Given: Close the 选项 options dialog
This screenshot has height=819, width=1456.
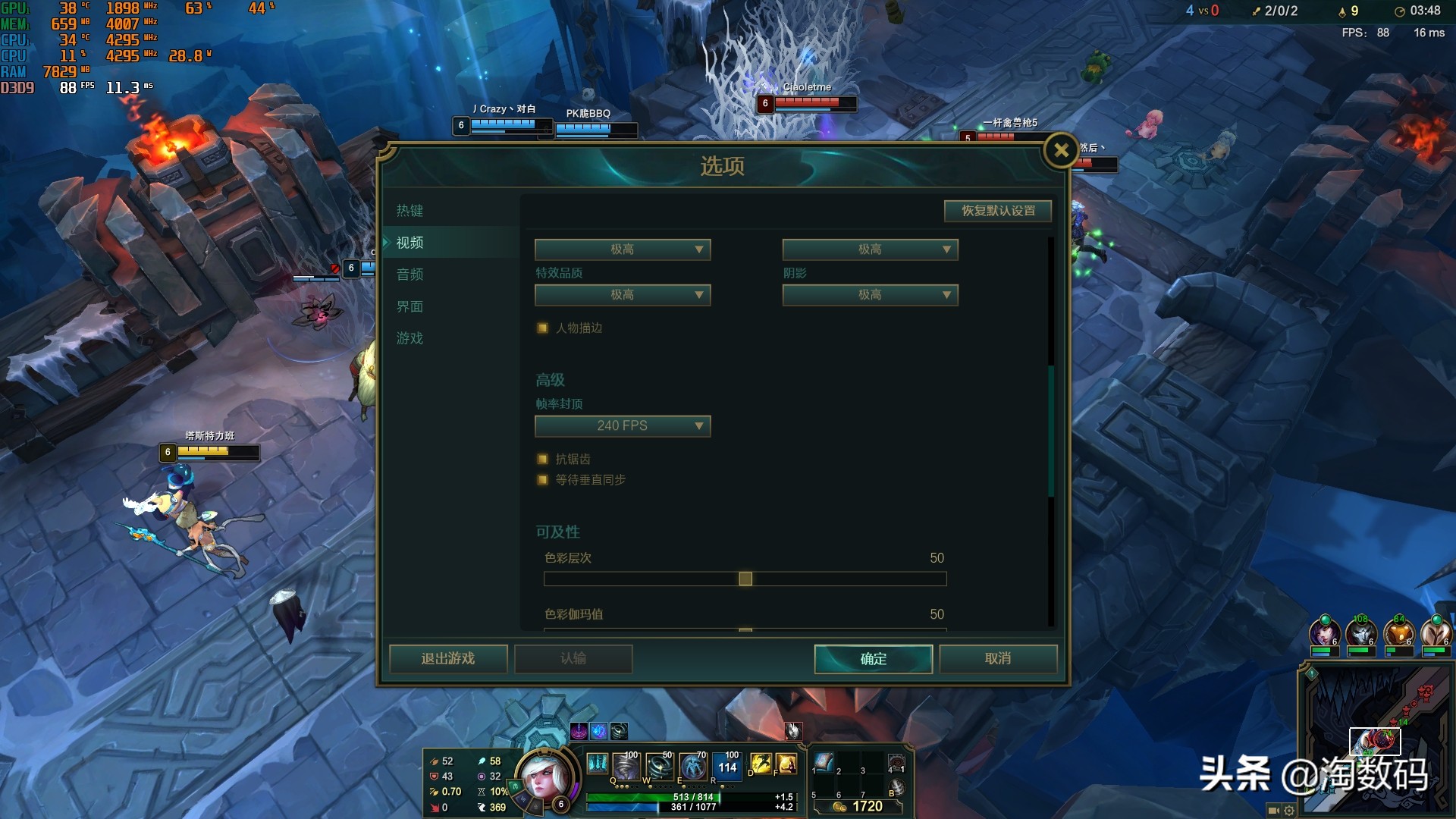Looking at the screenshot, I should tap(1061, 151).
